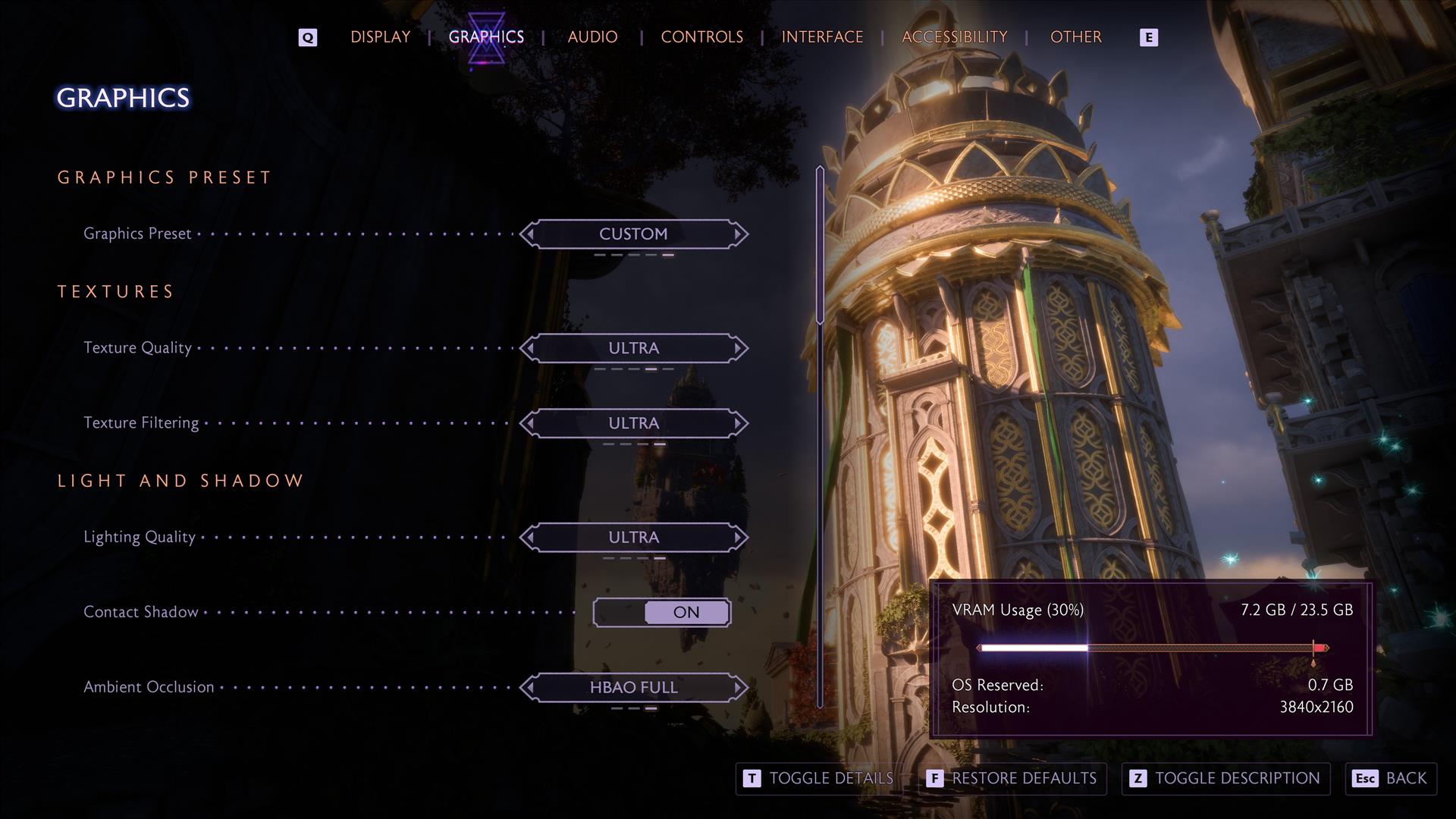Click the Toggle Details button
The height and width of the screenshot is (819, 1456).
coord(817,779)
